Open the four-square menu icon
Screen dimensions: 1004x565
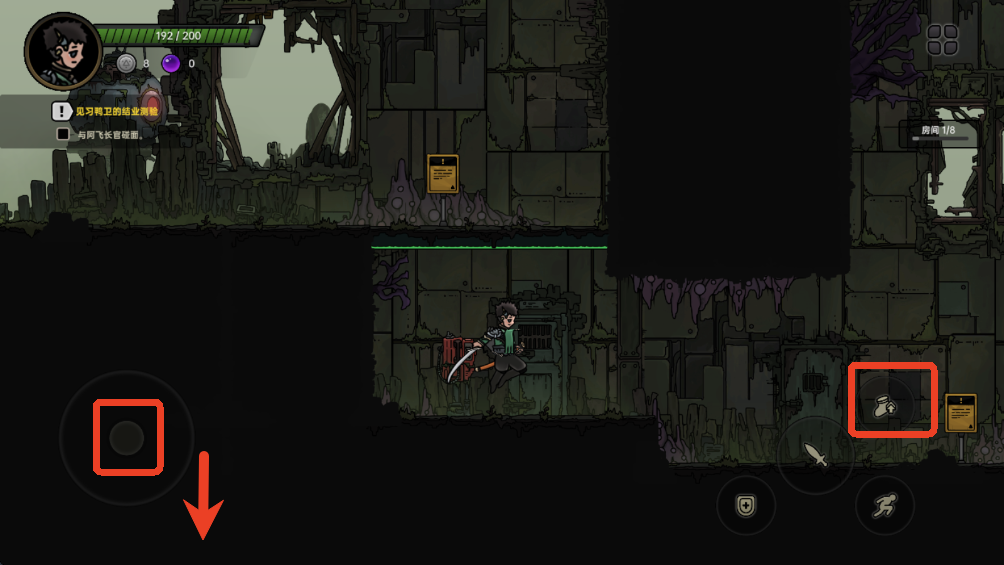point(942,40)
